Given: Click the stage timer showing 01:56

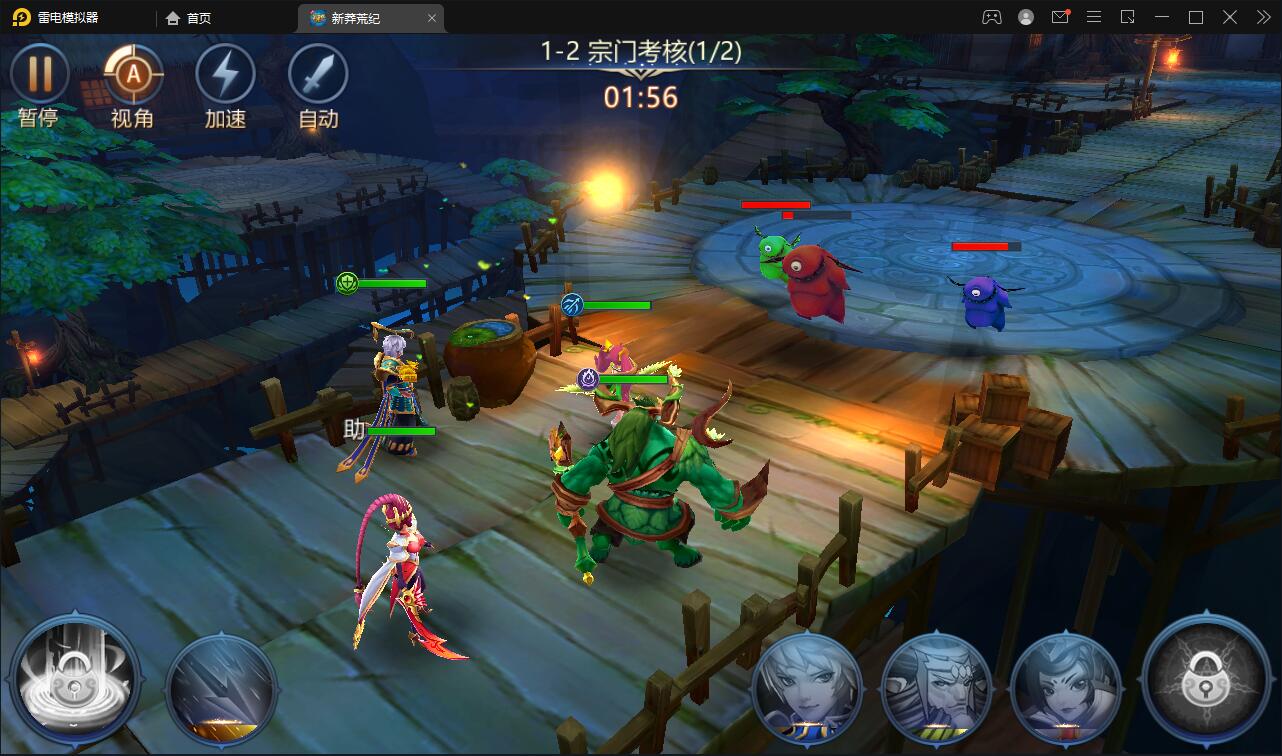Looking at the screenshot, I should click(640, 99).
